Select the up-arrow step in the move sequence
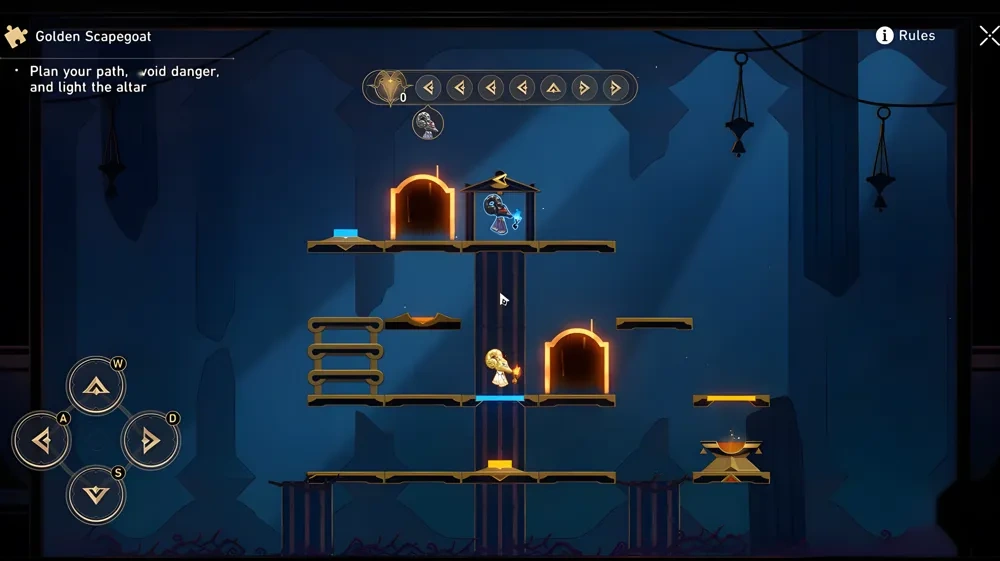1000x561 pixels. (553, 88)
